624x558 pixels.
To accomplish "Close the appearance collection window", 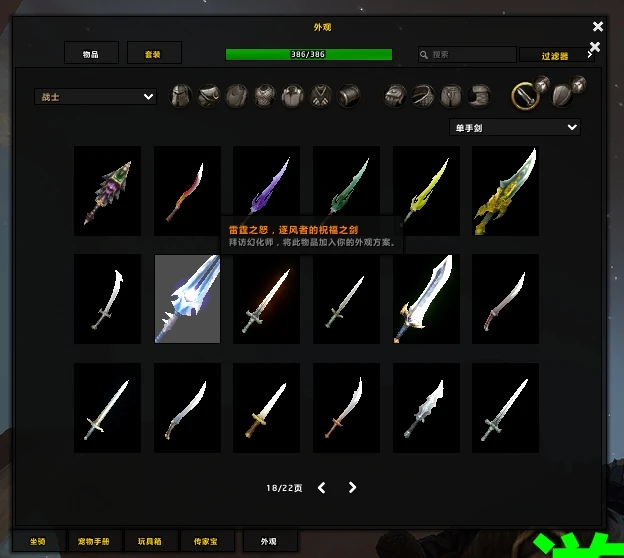I will [598, 27].
